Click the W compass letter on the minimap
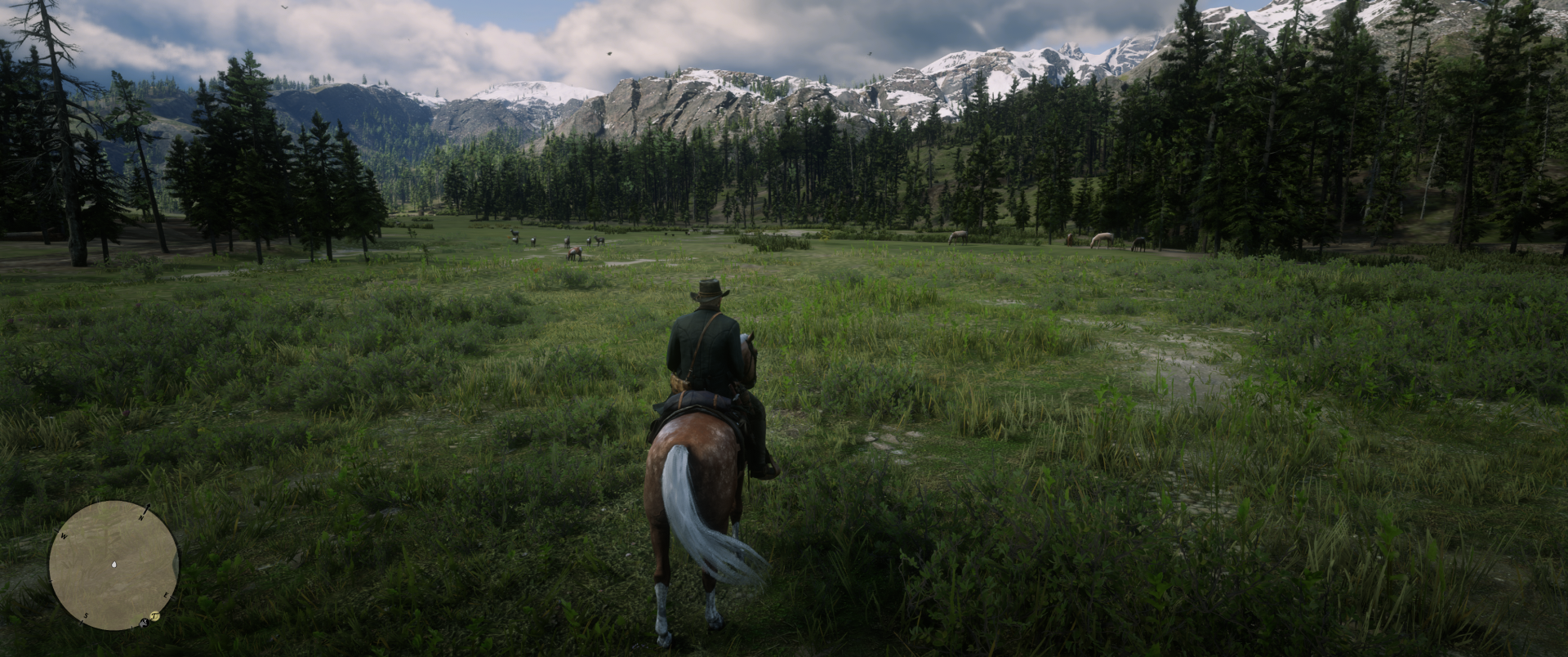The image size is (1568, 657). [64, 536]
